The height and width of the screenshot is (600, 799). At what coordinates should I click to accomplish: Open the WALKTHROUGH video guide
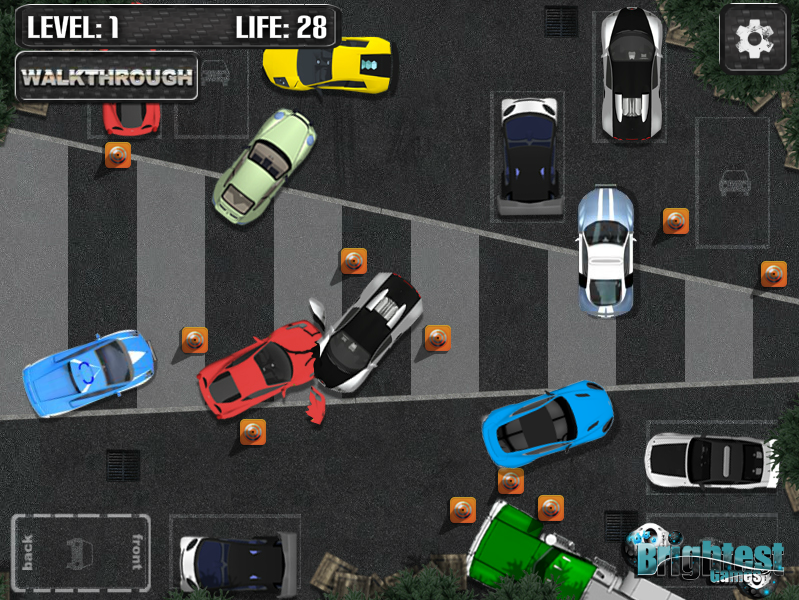click(x=106, y=77)
